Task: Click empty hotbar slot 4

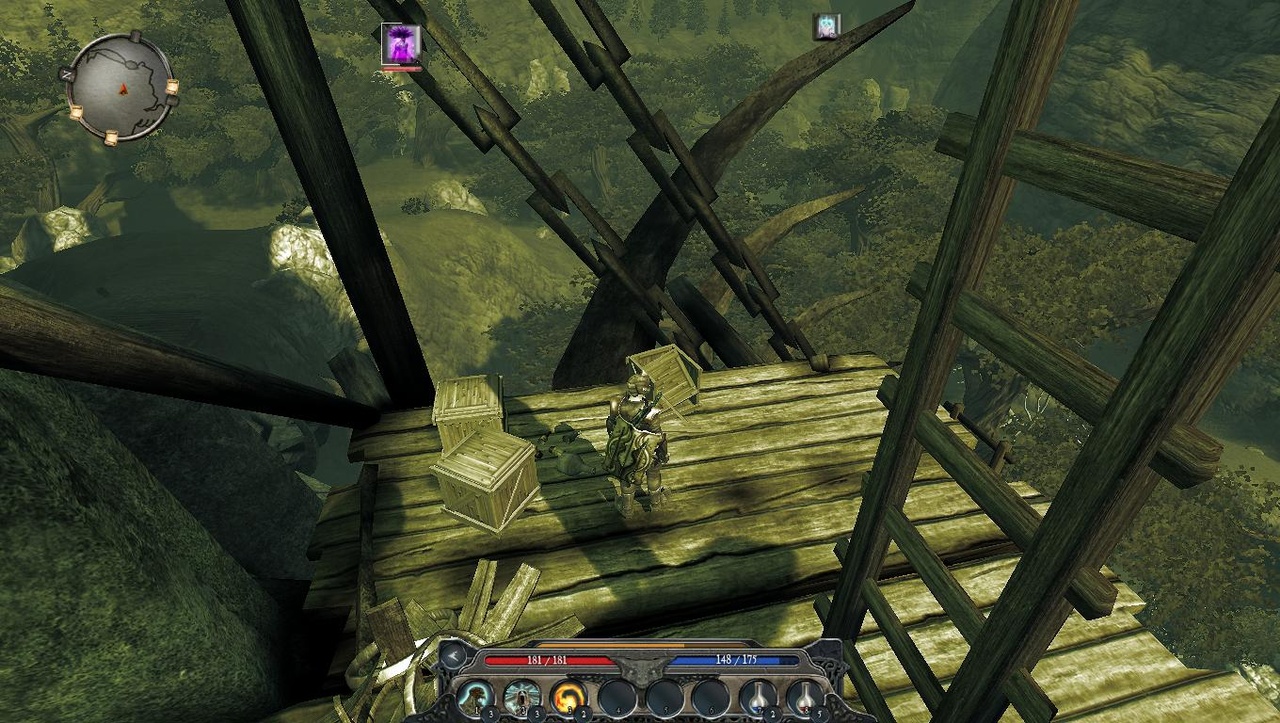Action: pyautogui.click(x=617, y=695)
